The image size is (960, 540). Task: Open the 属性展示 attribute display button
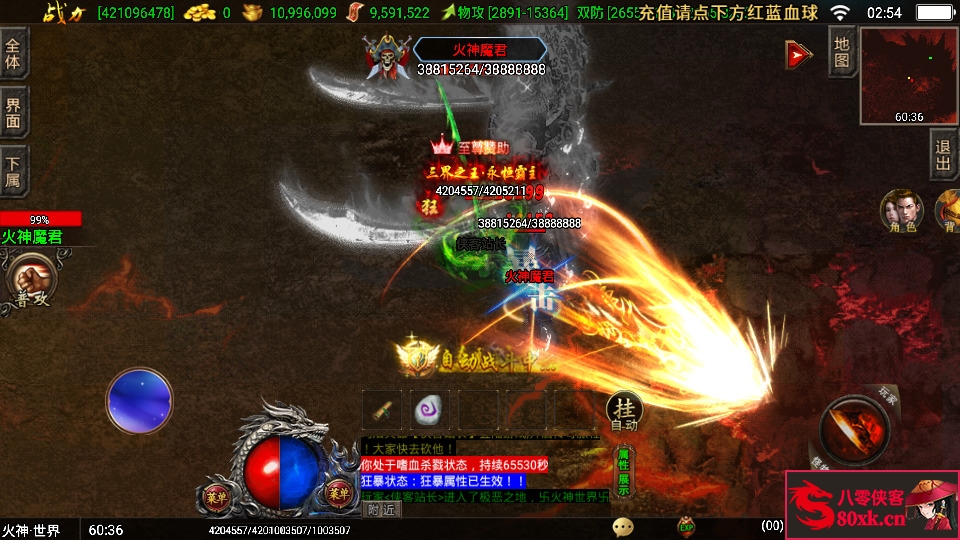(624, 472)
